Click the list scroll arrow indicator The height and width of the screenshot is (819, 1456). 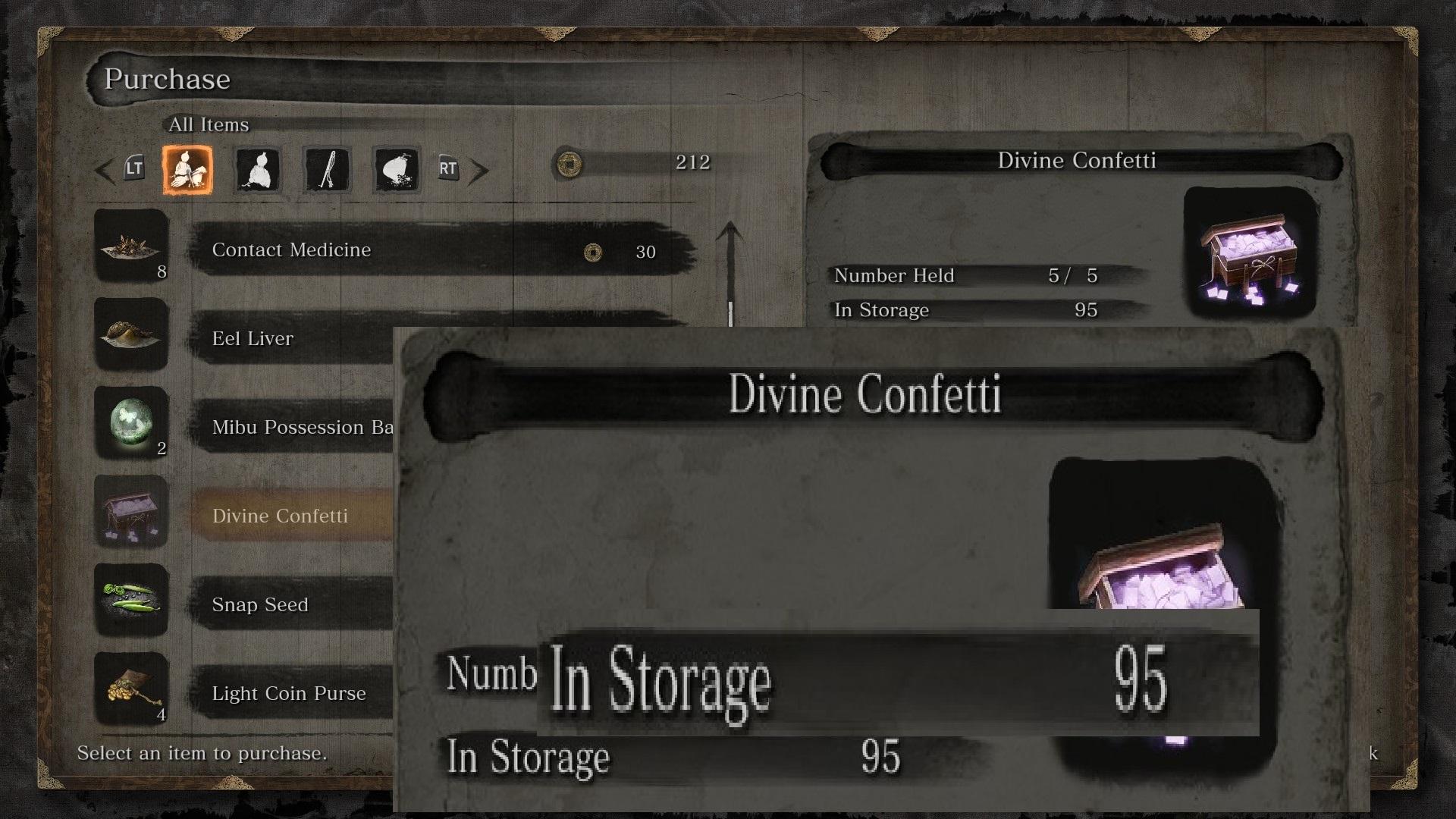tap(730, 258)
